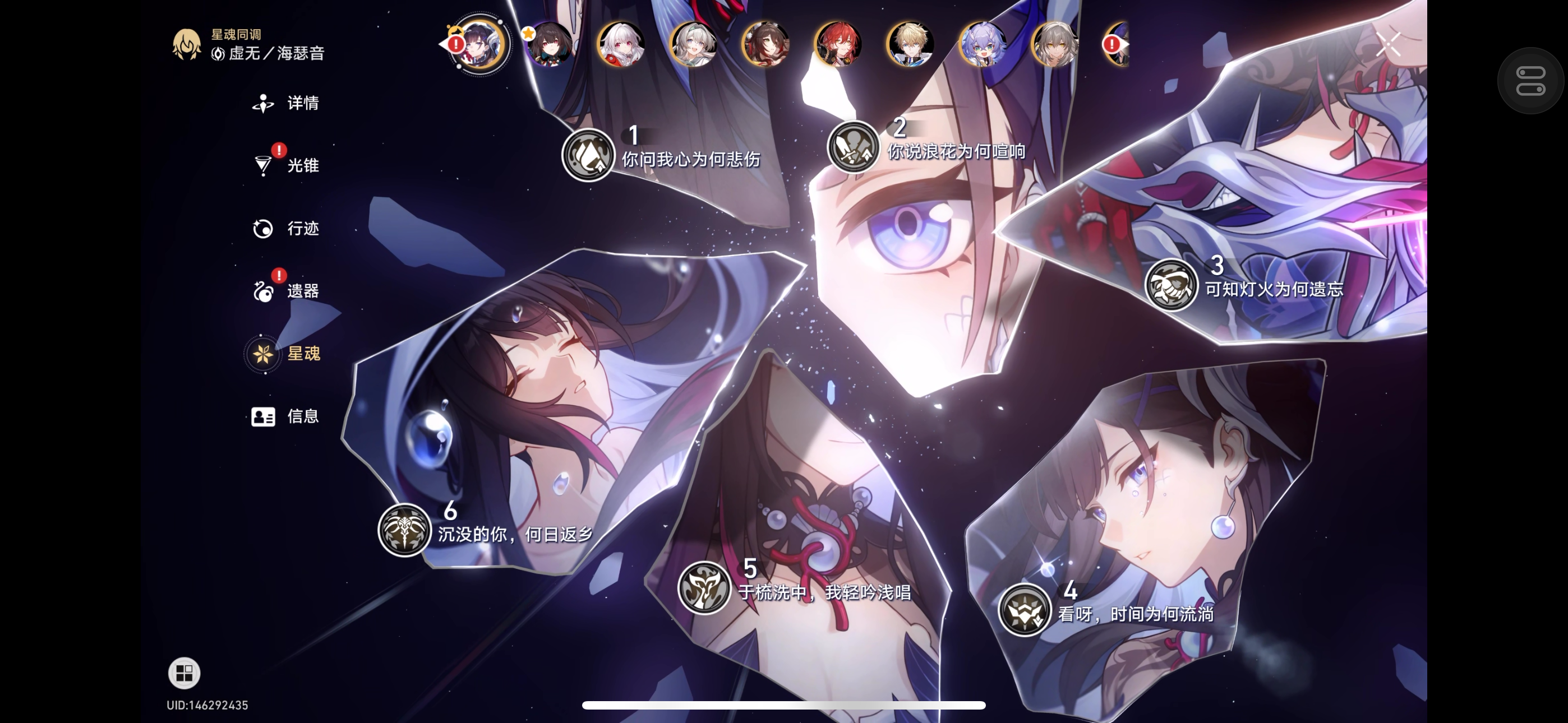1568x723 pixels.
Task: Inspect eidolon 6 沉没的你，何日返乡
Action: 404,530
